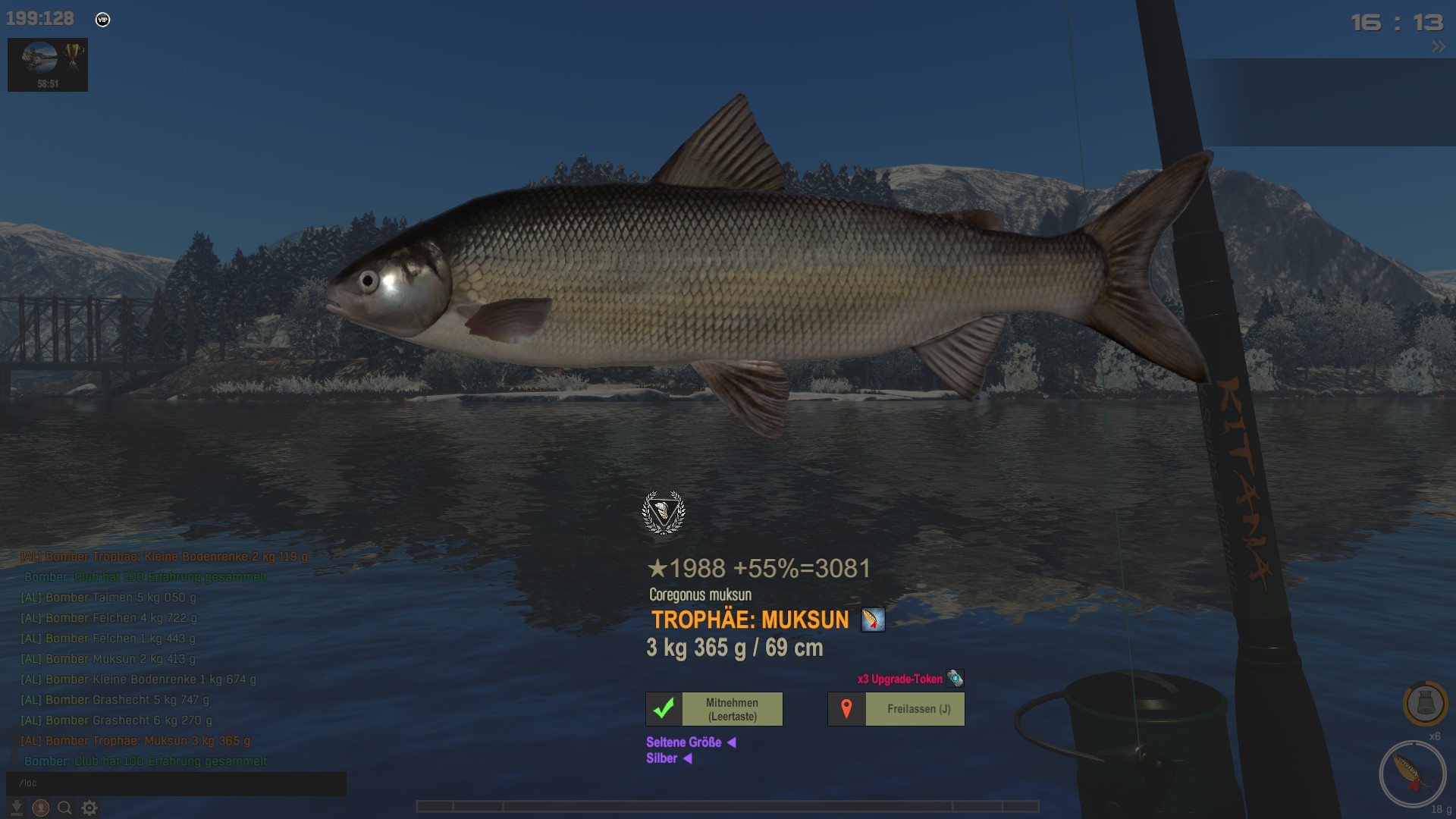Keep the fish with Mitnehmen

732,709
